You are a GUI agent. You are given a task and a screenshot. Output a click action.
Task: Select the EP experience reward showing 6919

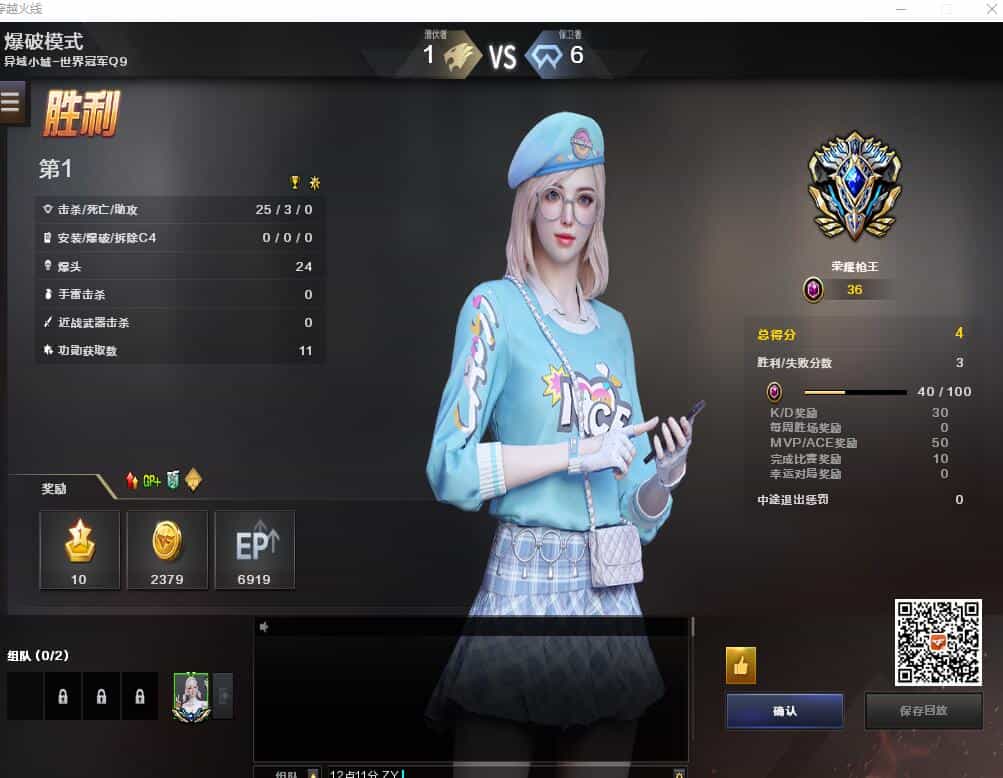coord(254,549)
